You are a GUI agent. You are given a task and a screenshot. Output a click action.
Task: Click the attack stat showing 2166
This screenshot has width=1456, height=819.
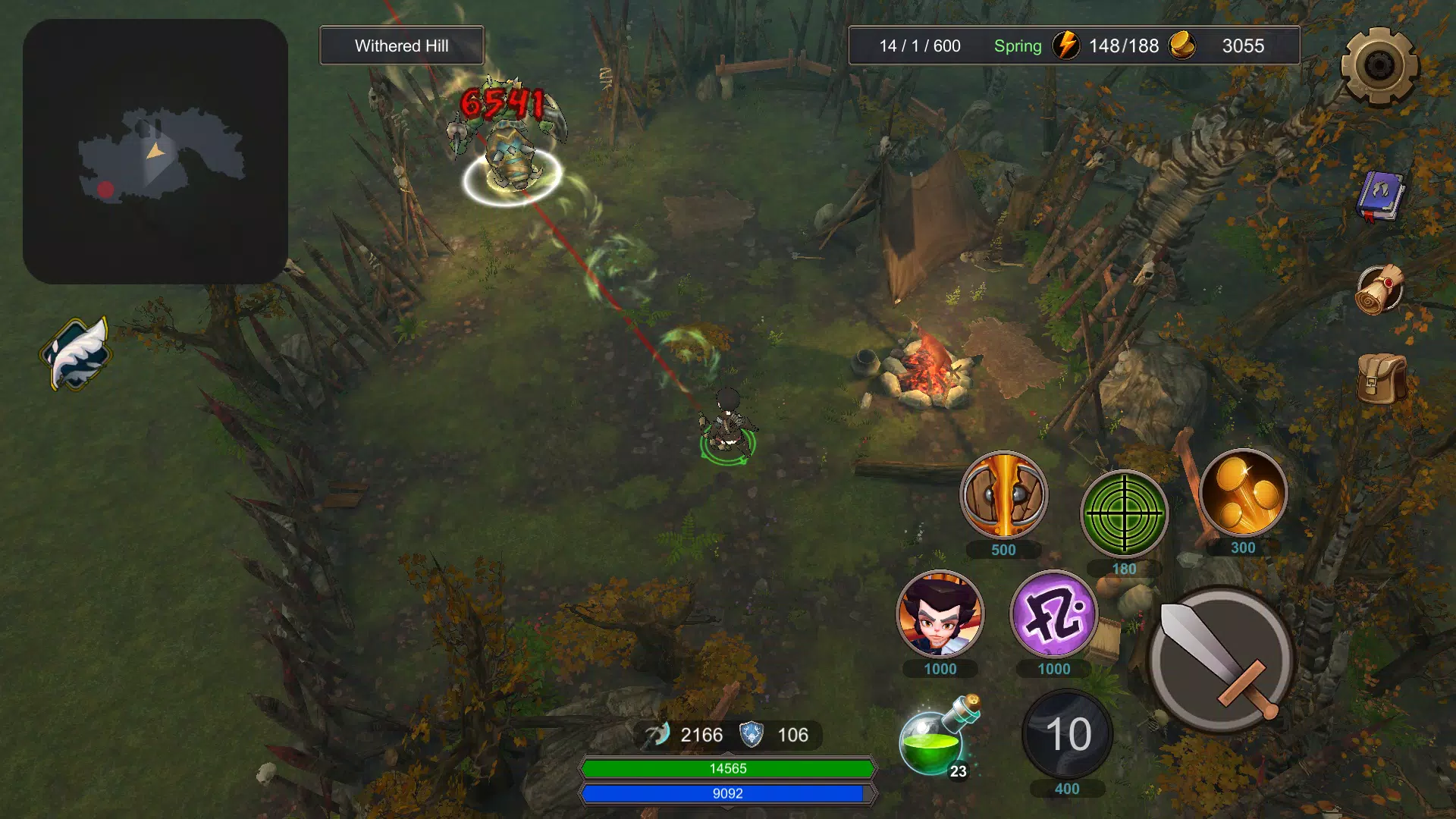(701, 734)
